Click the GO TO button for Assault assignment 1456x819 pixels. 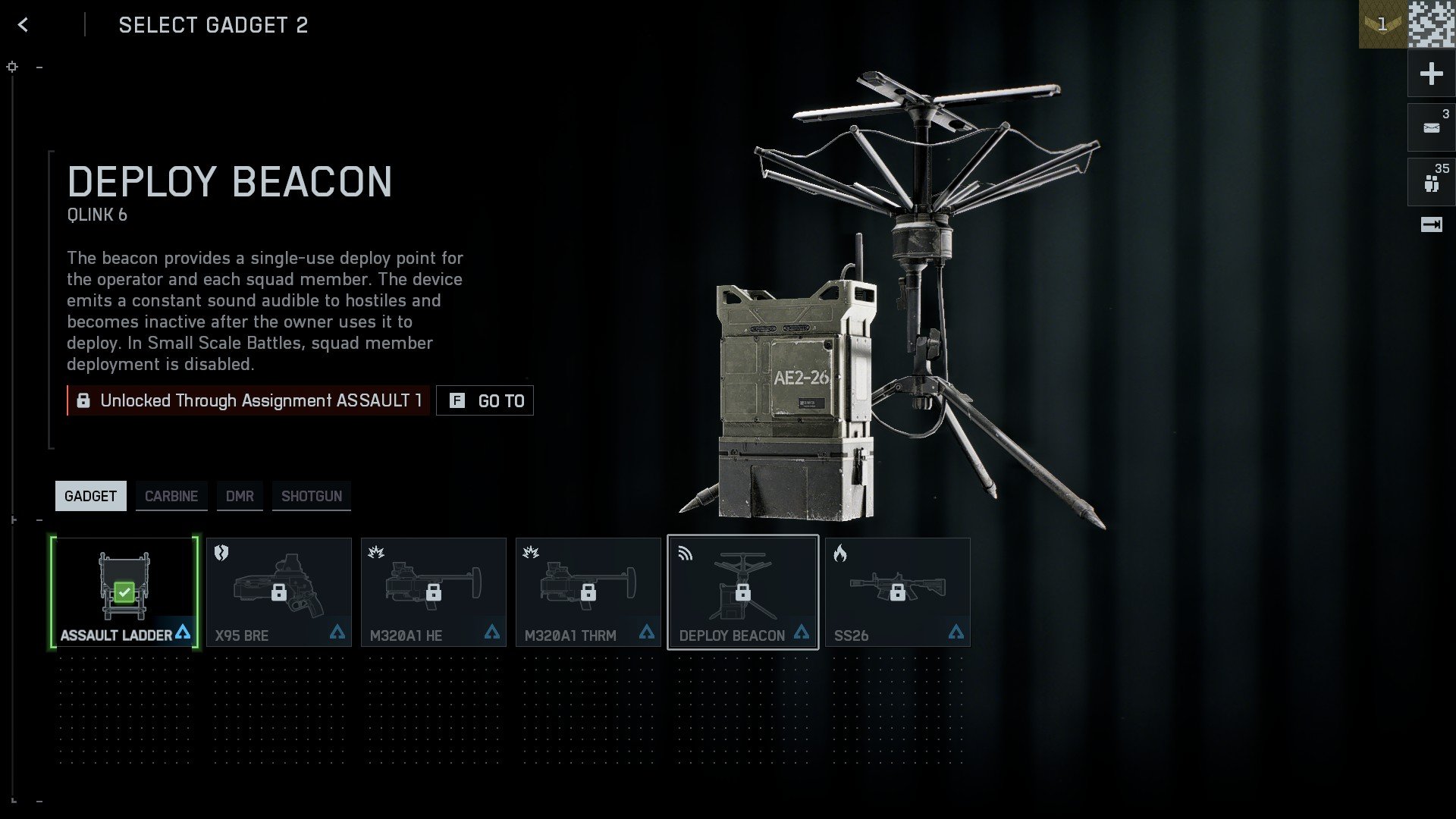(485, 400)
